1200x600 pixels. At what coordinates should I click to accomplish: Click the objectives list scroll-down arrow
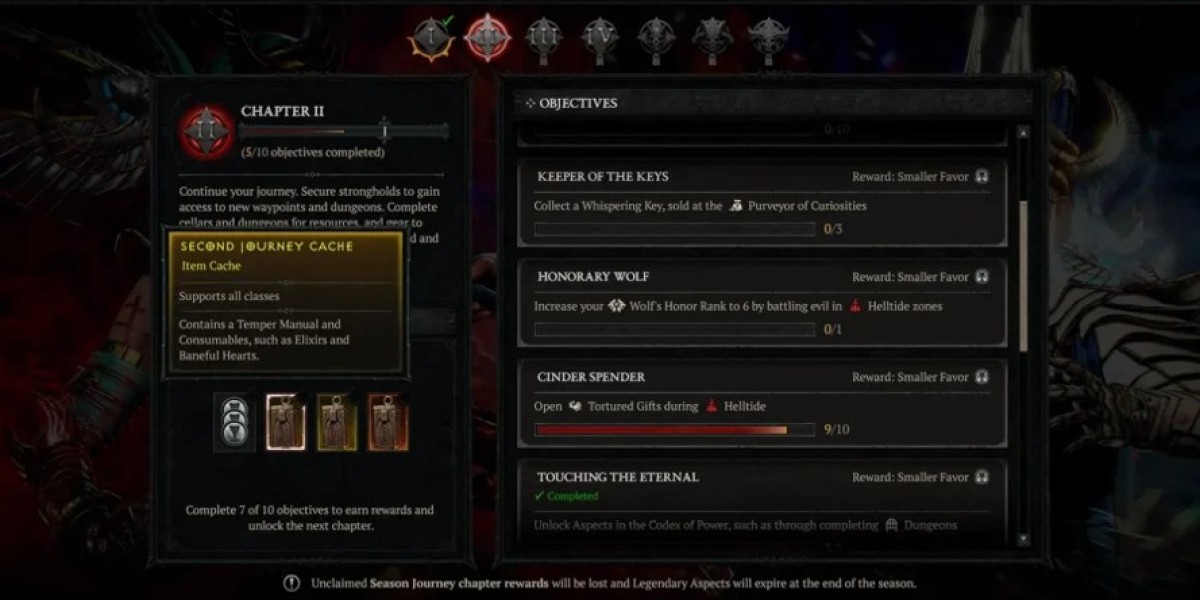click(1022, 538)
